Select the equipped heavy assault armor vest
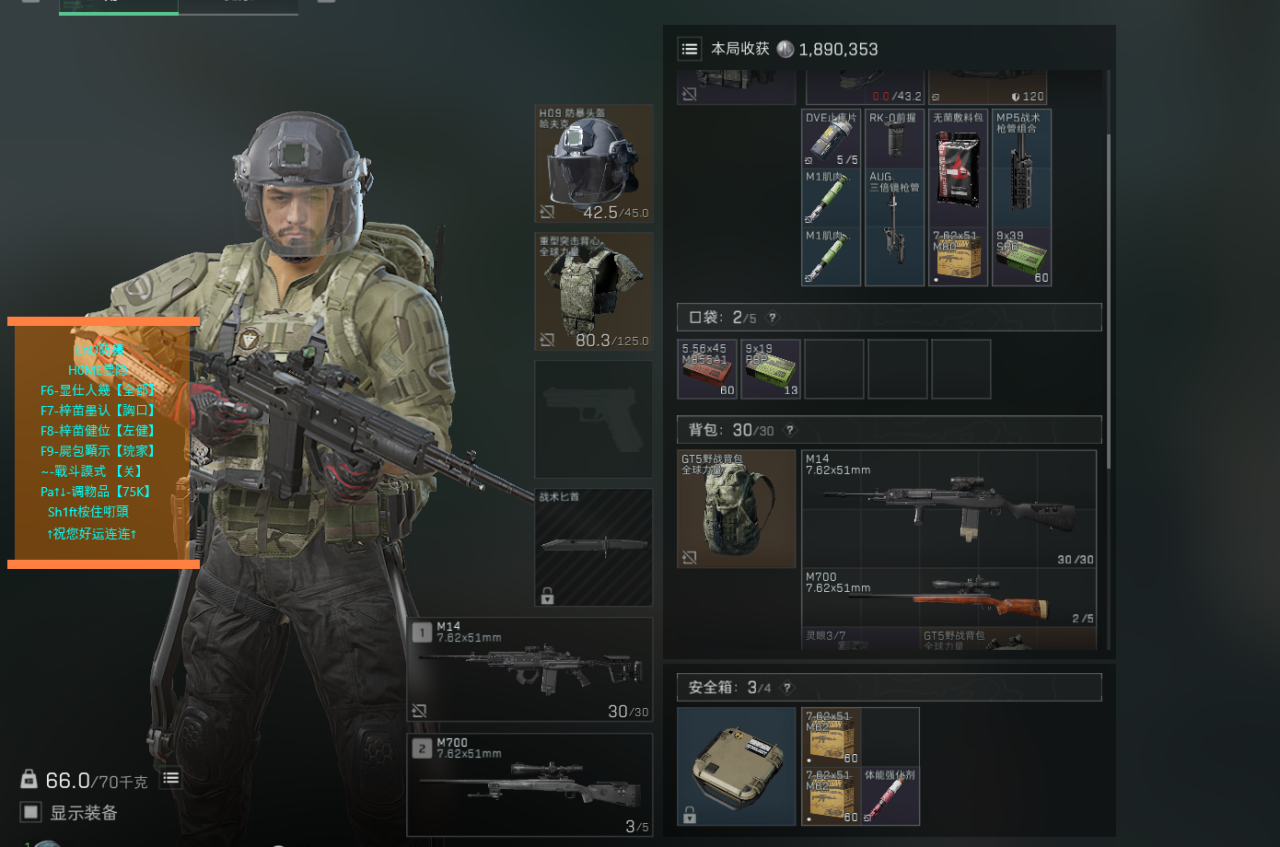Image resolution: width=1280 pixels, height=847 pixels. (594, 291)
